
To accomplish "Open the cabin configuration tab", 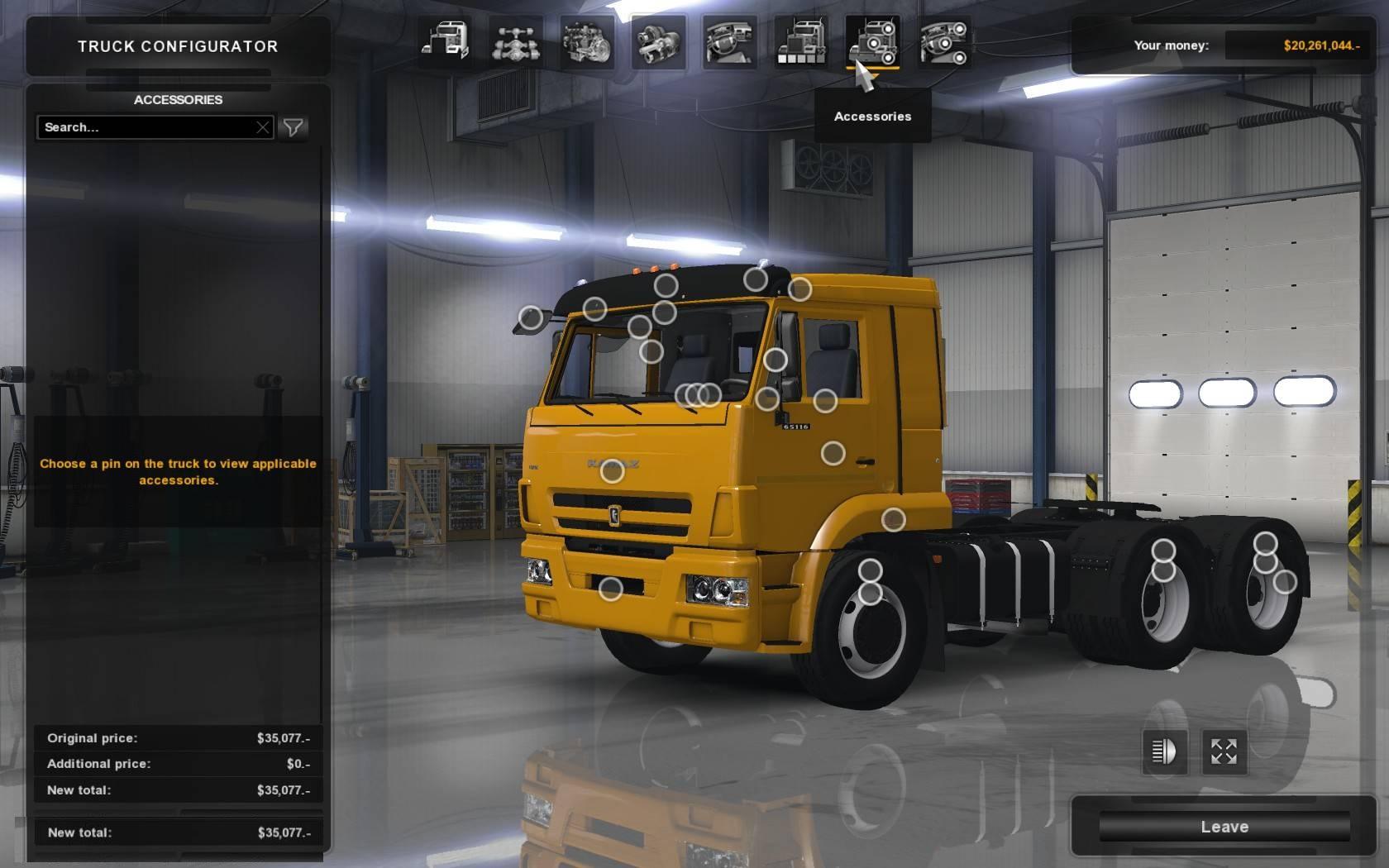I will tap(446, 41).
